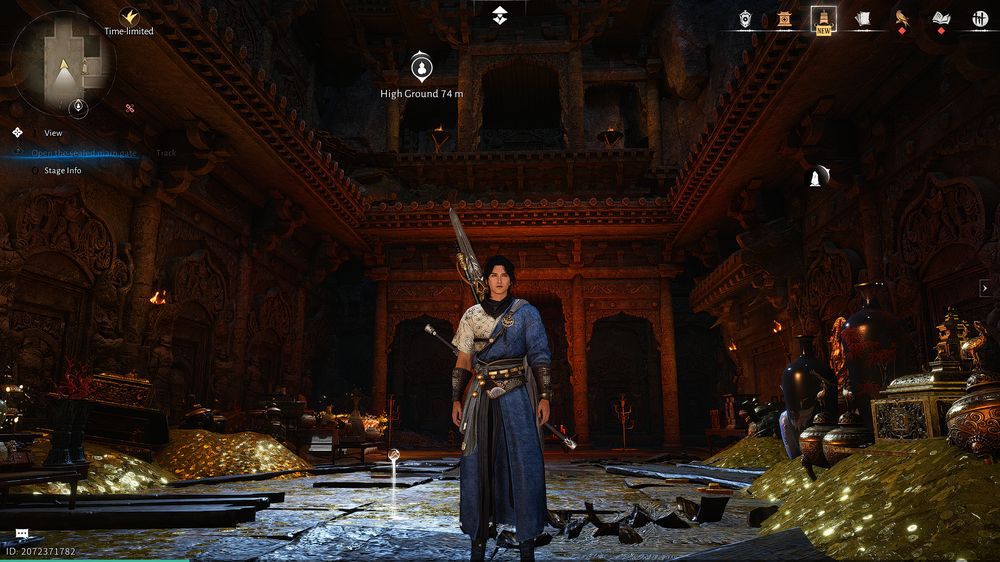The width and height of the screenshot is (1000, 562).
Task: Open the stacked papers icon menu
Action: coord(862,18)
